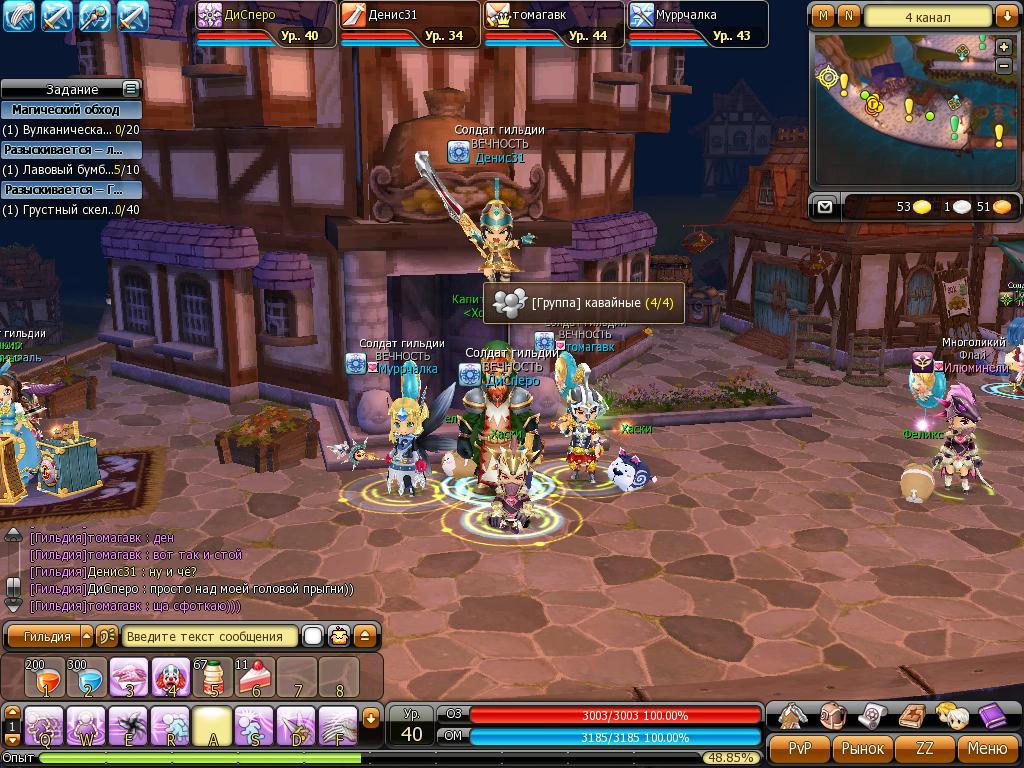Use the red potion in slot 1
Image resolution: width=1024 pixels, height=768 pixels.
(45, 677)
